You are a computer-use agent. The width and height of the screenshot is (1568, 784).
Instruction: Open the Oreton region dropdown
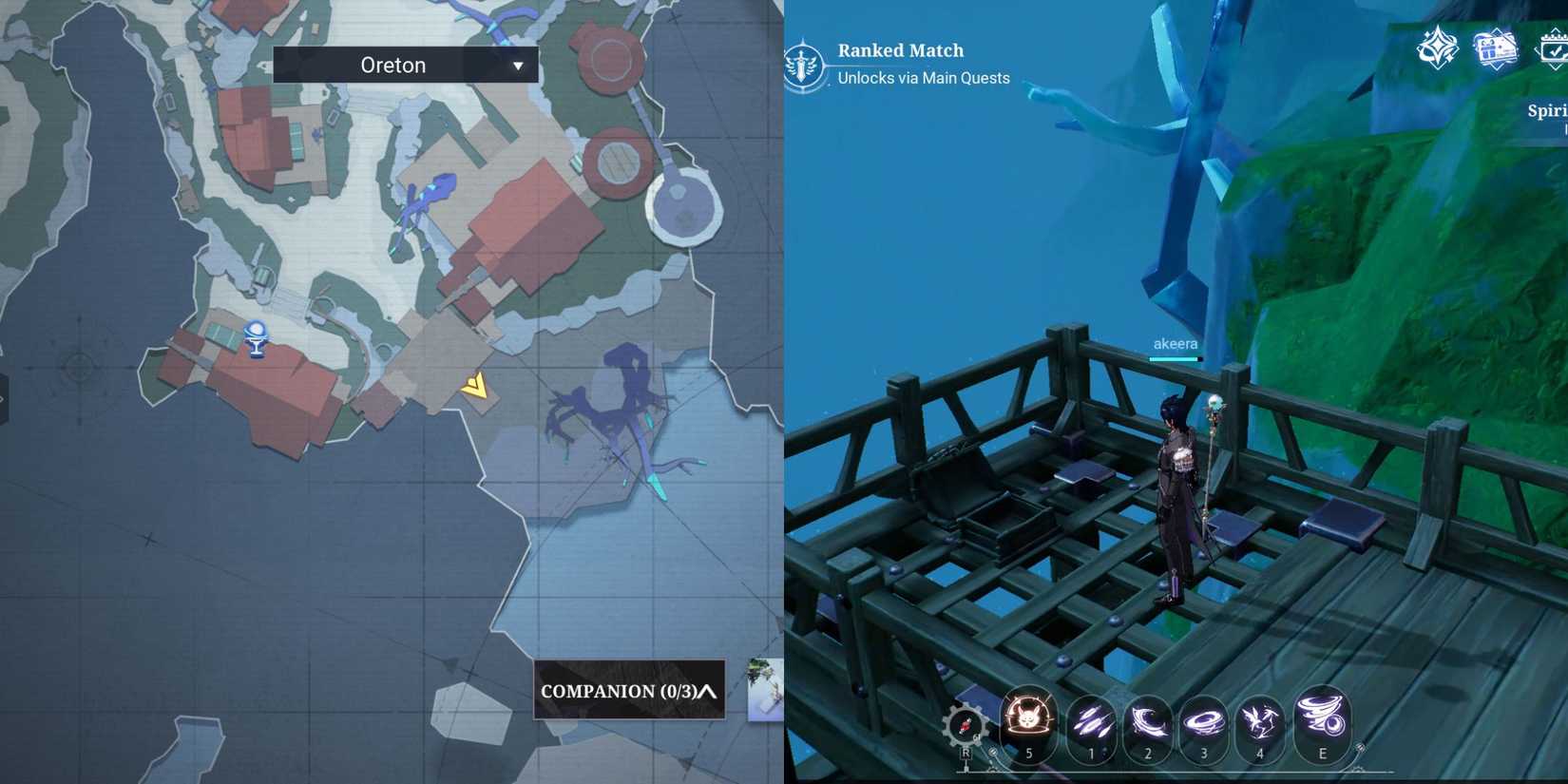tap(404, 65)
